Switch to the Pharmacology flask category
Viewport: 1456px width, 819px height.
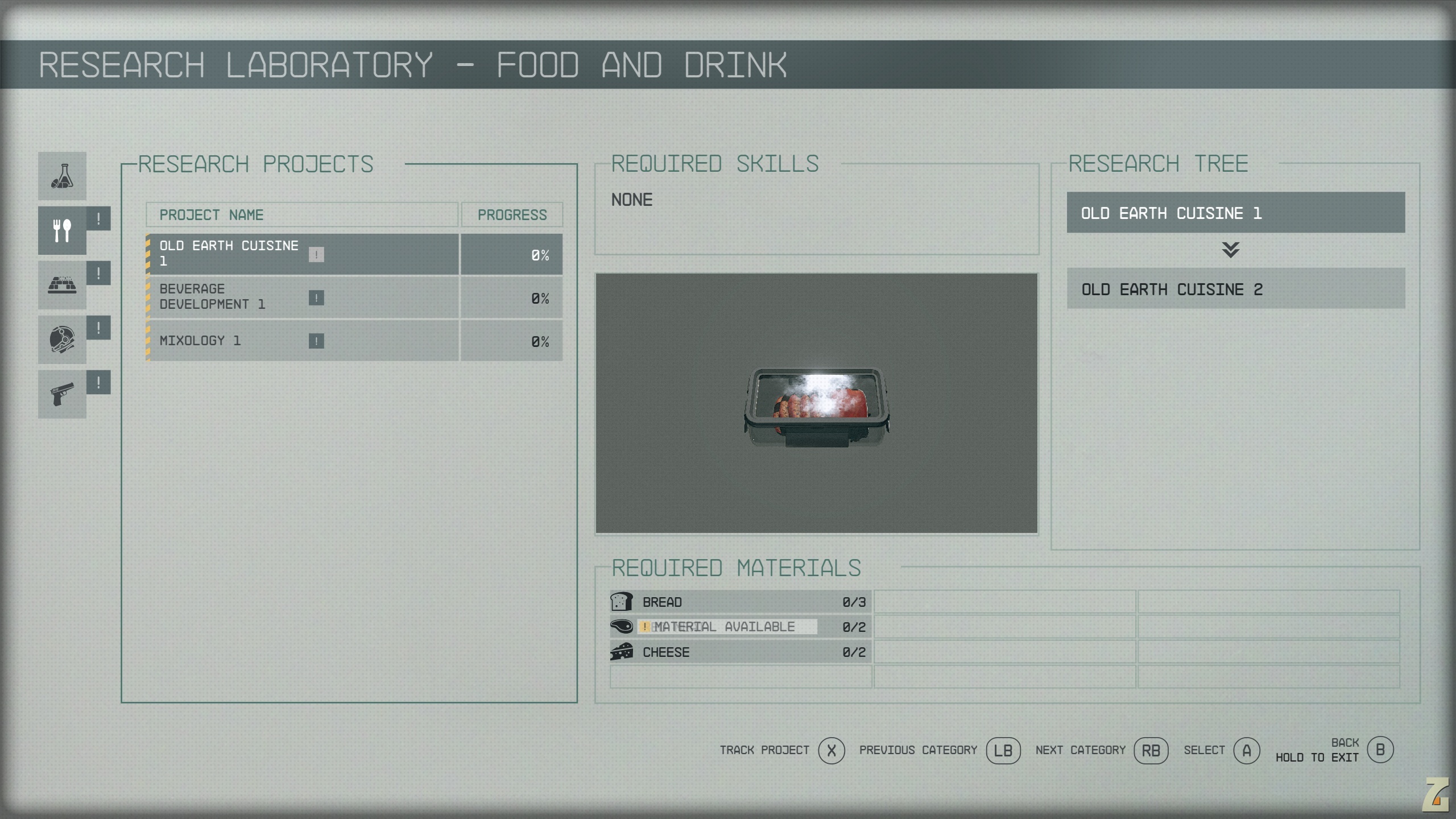coord(62,176)
